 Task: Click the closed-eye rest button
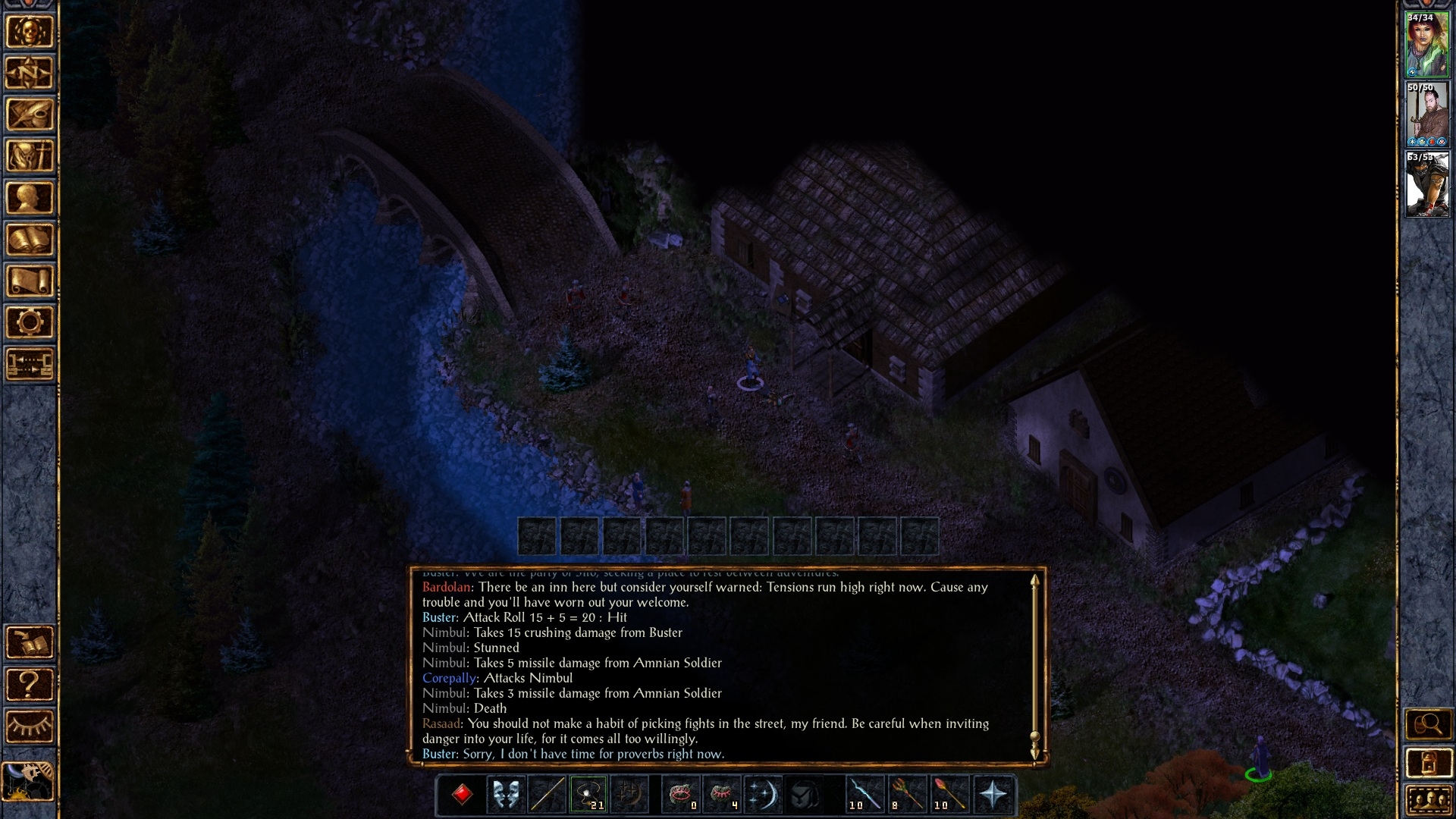(30, 726)
